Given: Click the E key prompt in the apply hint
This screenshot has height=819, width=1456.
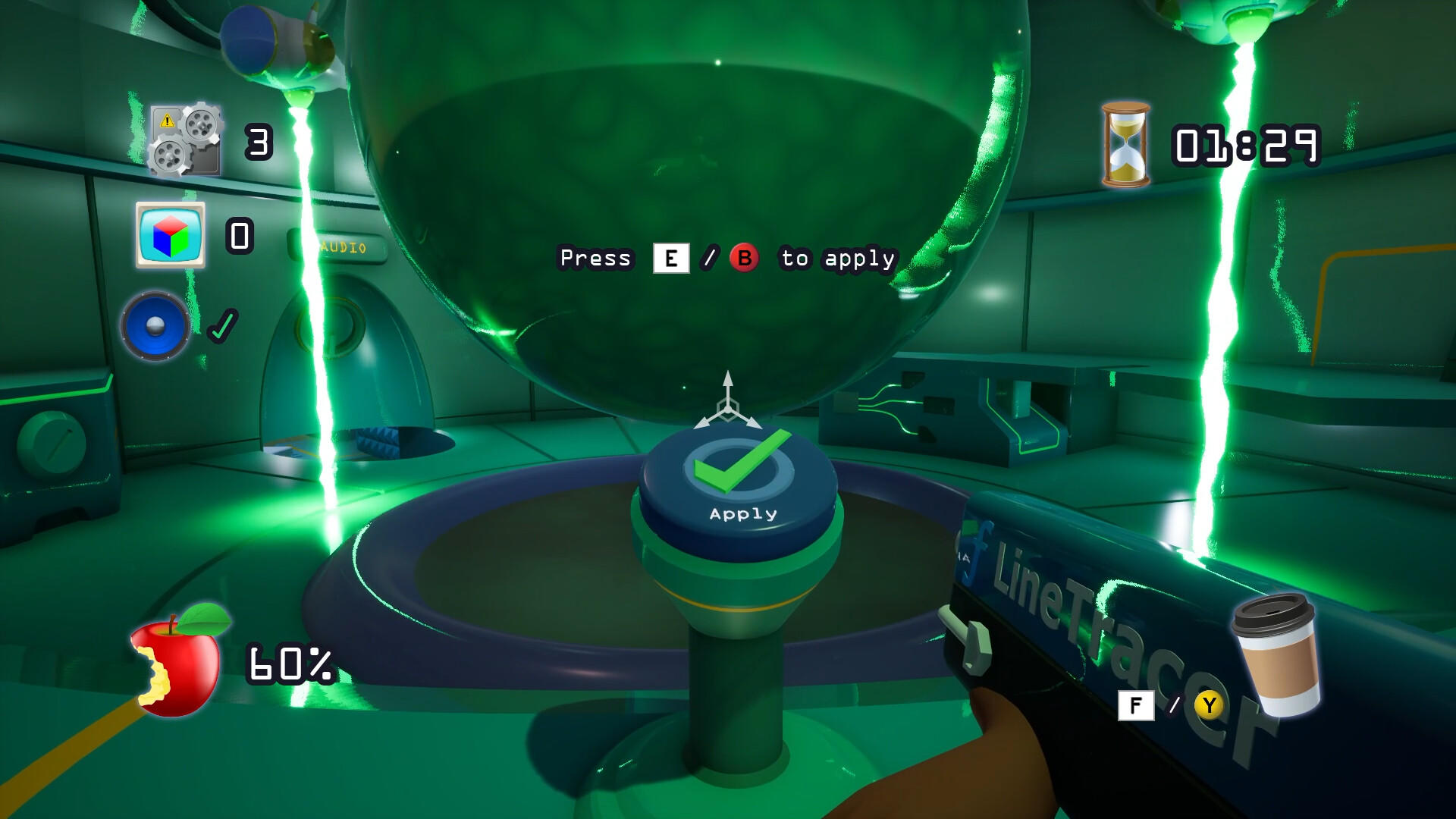Looking at the screenshot, I should [x=672, y=259].
